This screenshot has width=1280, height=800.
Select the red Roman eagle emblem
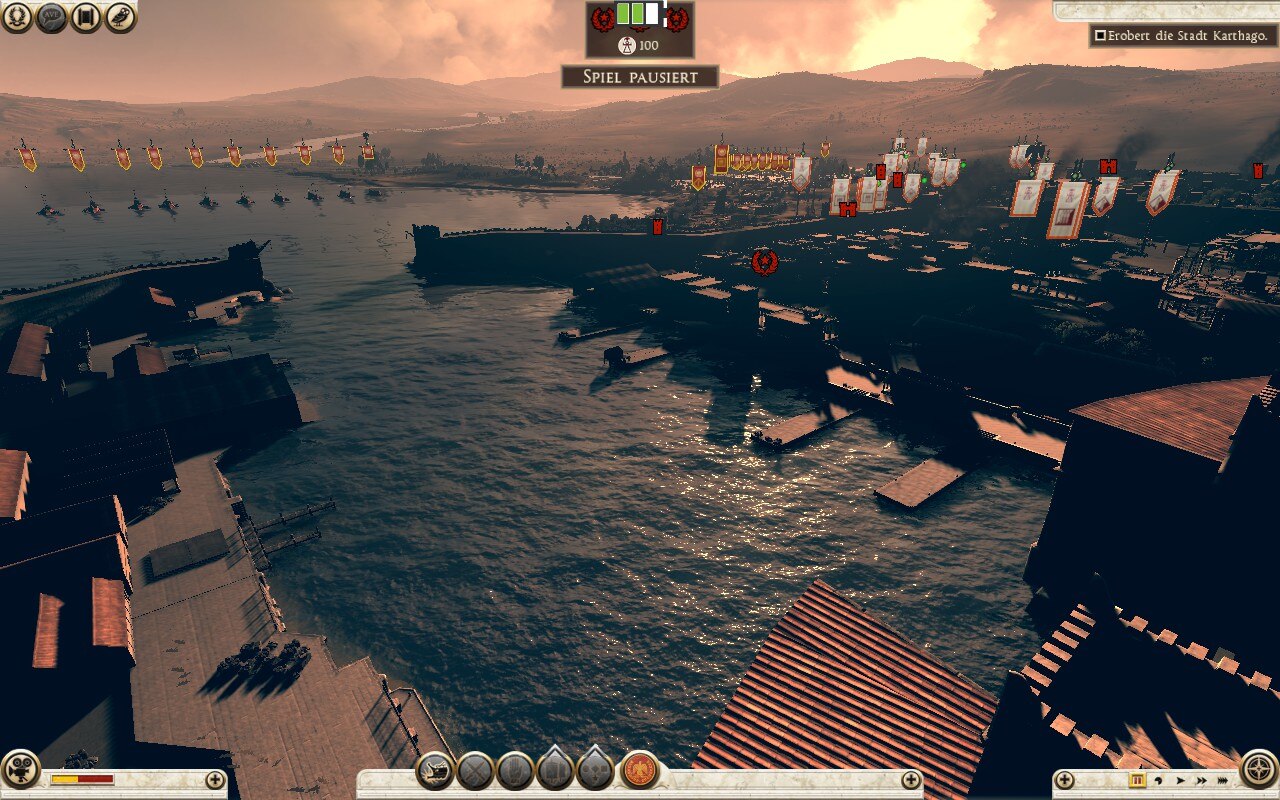coord(639,771)
